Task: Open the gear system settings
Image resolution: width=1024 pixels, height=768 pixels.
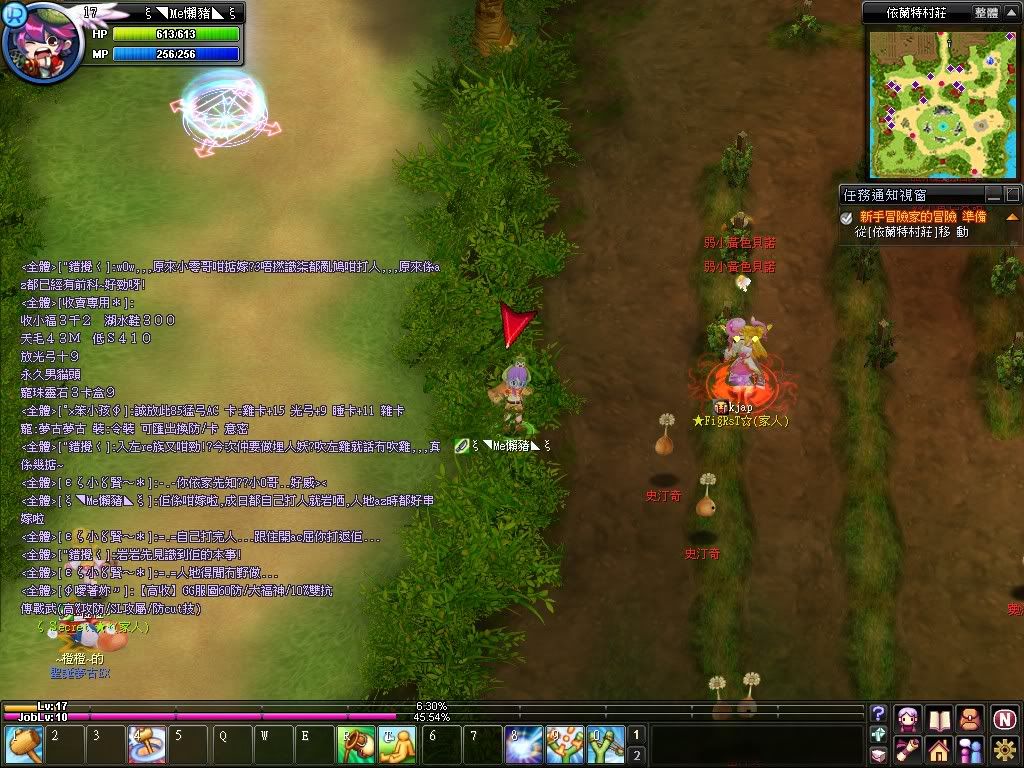Action: pyautogui.click(x=1004, y=749)
